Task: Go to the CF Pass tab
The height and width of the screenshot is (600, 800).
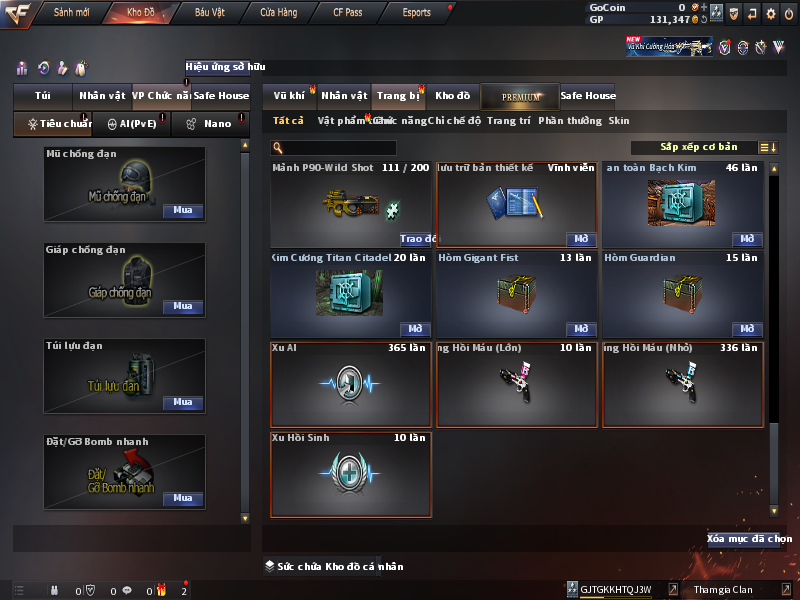Action: coord(348,13)
